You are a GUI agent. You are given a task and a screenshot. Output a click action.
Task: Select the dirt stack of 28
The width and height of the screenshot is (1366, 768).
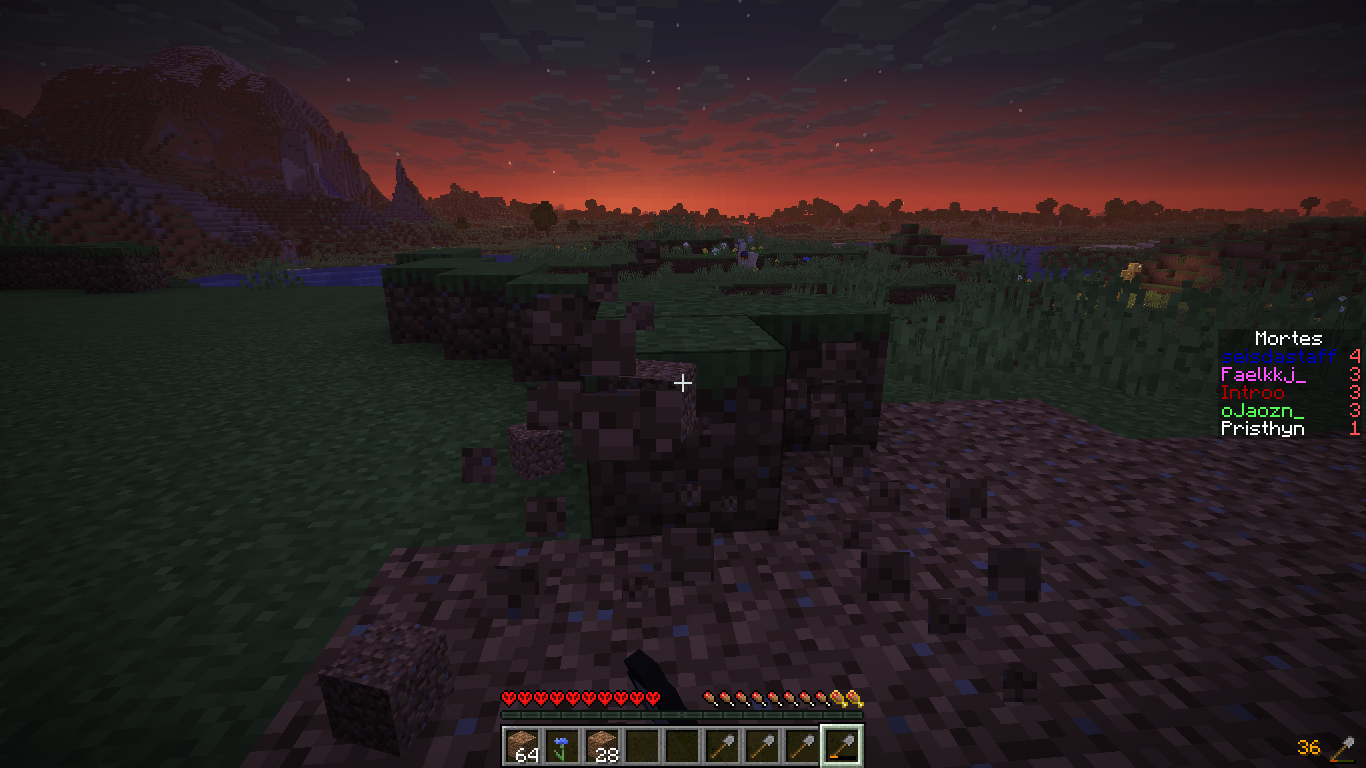(602, 746)
